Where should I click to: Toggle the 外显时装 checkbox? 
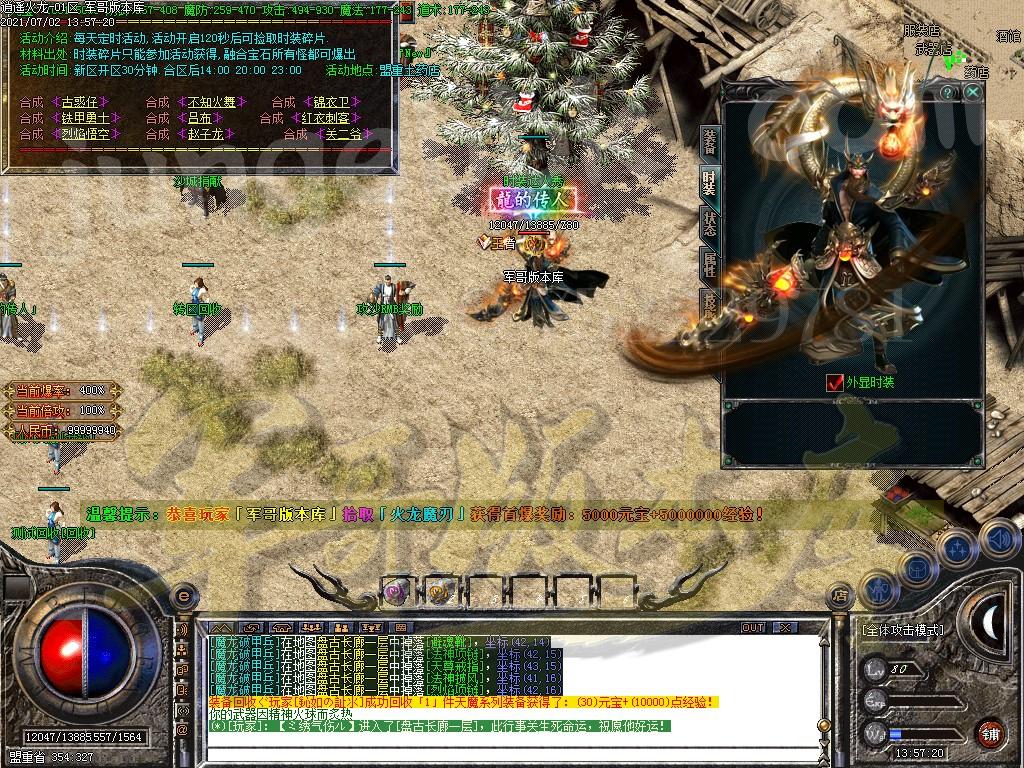[x=835, y=382]
